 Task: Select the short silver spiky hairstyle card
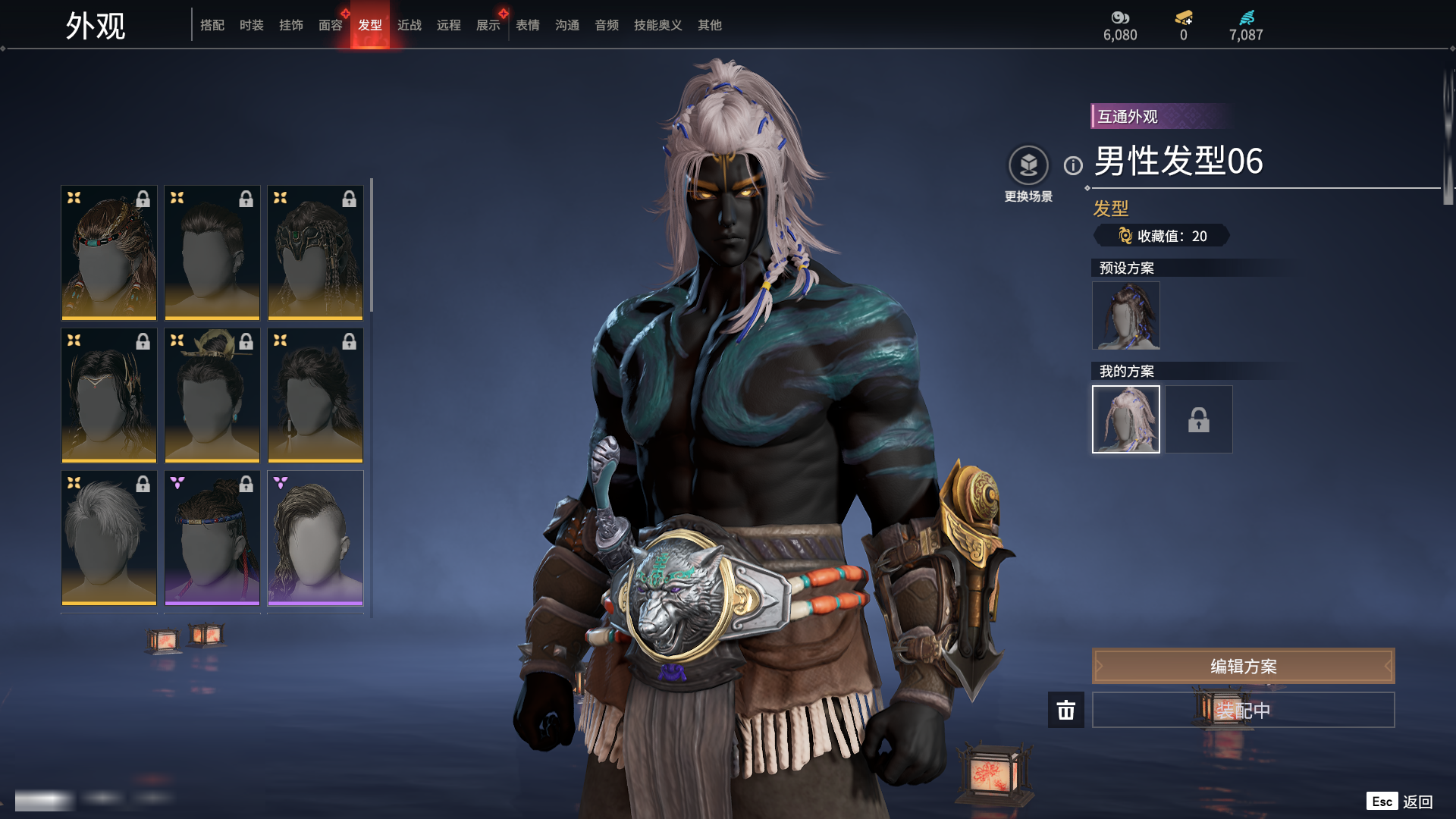click(109, 537)
